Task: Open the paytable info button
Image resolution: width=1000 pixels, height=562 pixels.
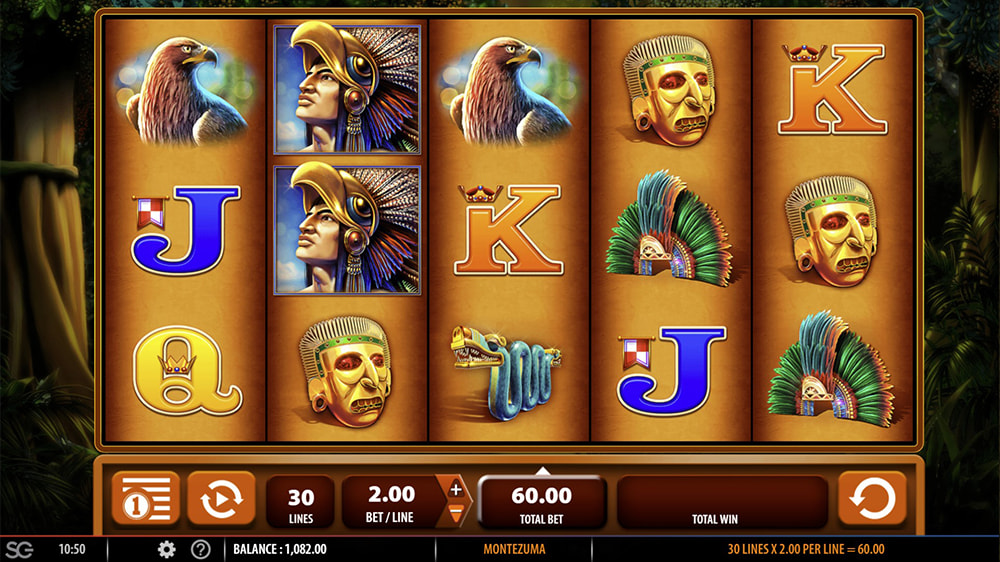Action: pos(146,498)
